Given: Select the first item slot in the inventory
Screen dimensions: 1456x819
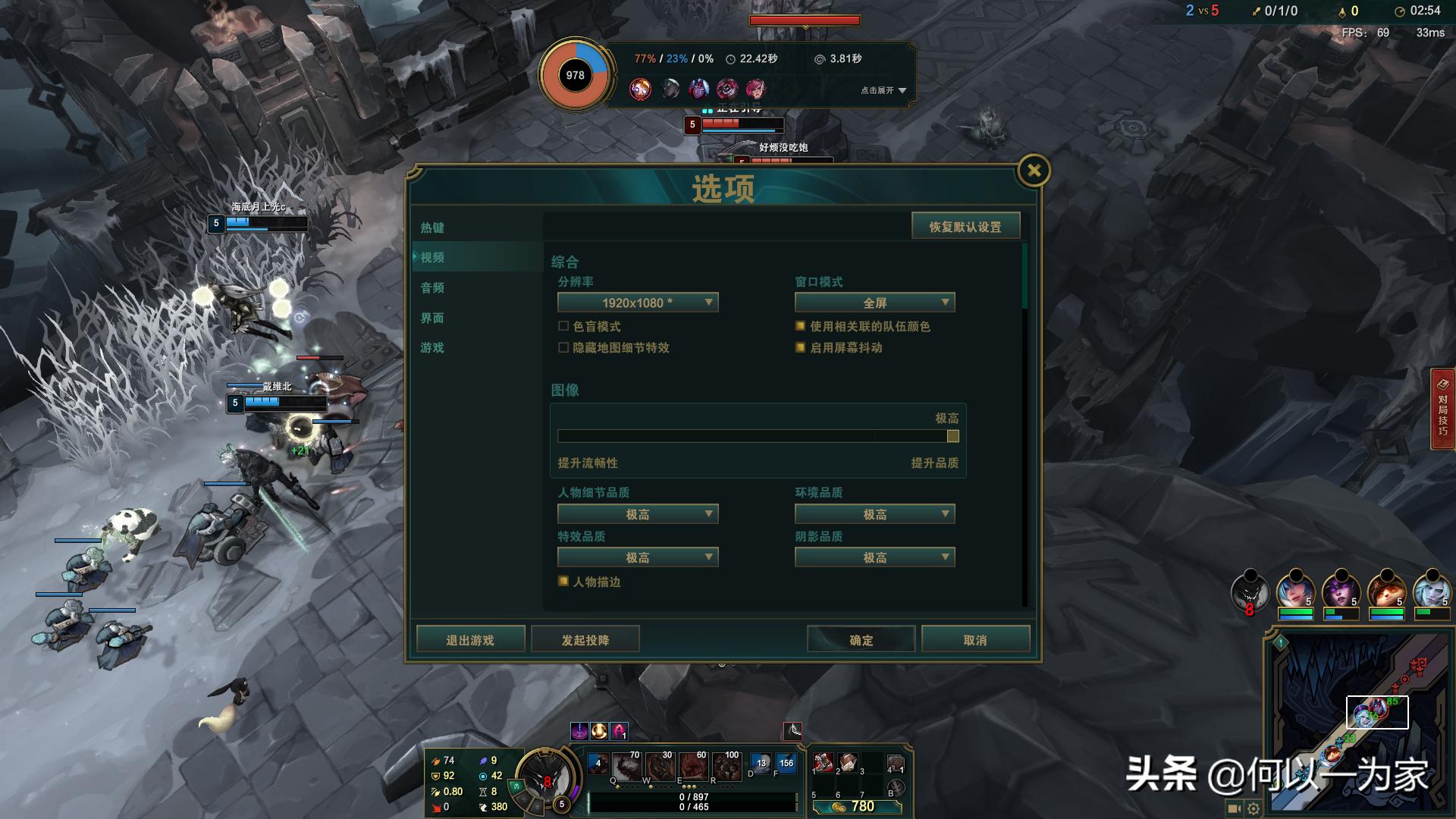Looking at the screenshot, I should coord(824,763).
